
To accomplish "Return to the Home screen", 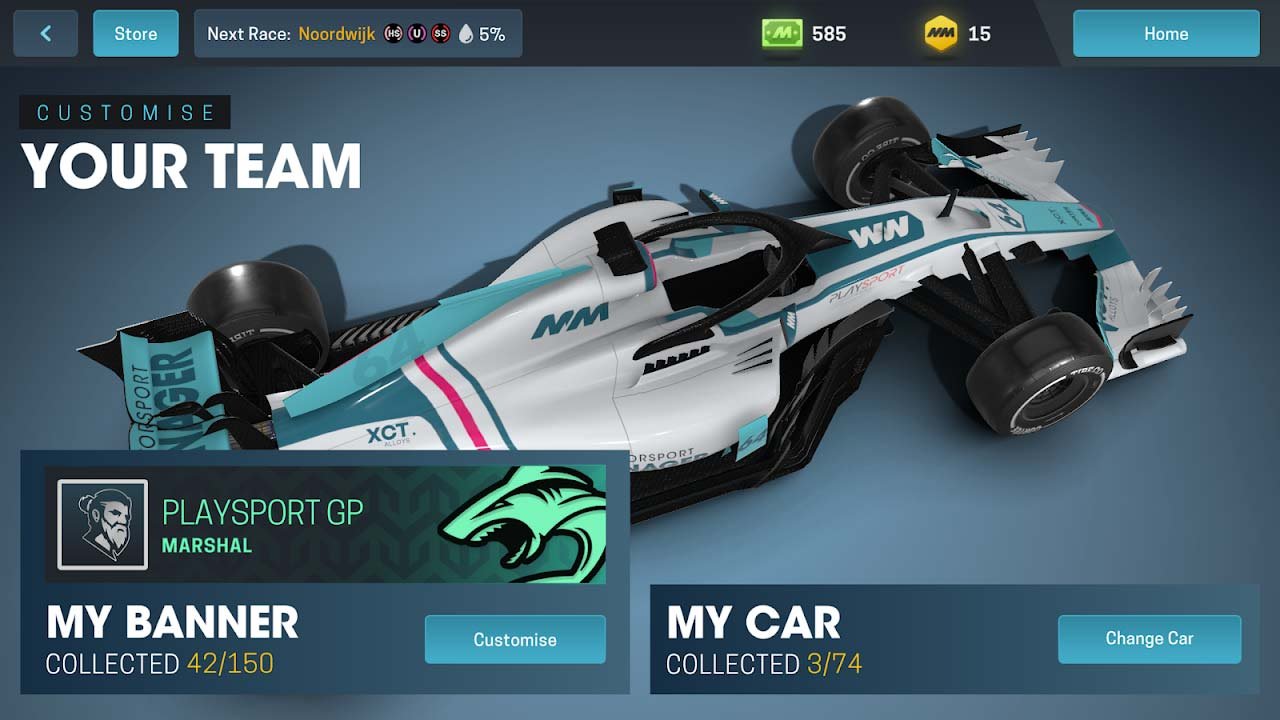I will tap(1166, 34).
